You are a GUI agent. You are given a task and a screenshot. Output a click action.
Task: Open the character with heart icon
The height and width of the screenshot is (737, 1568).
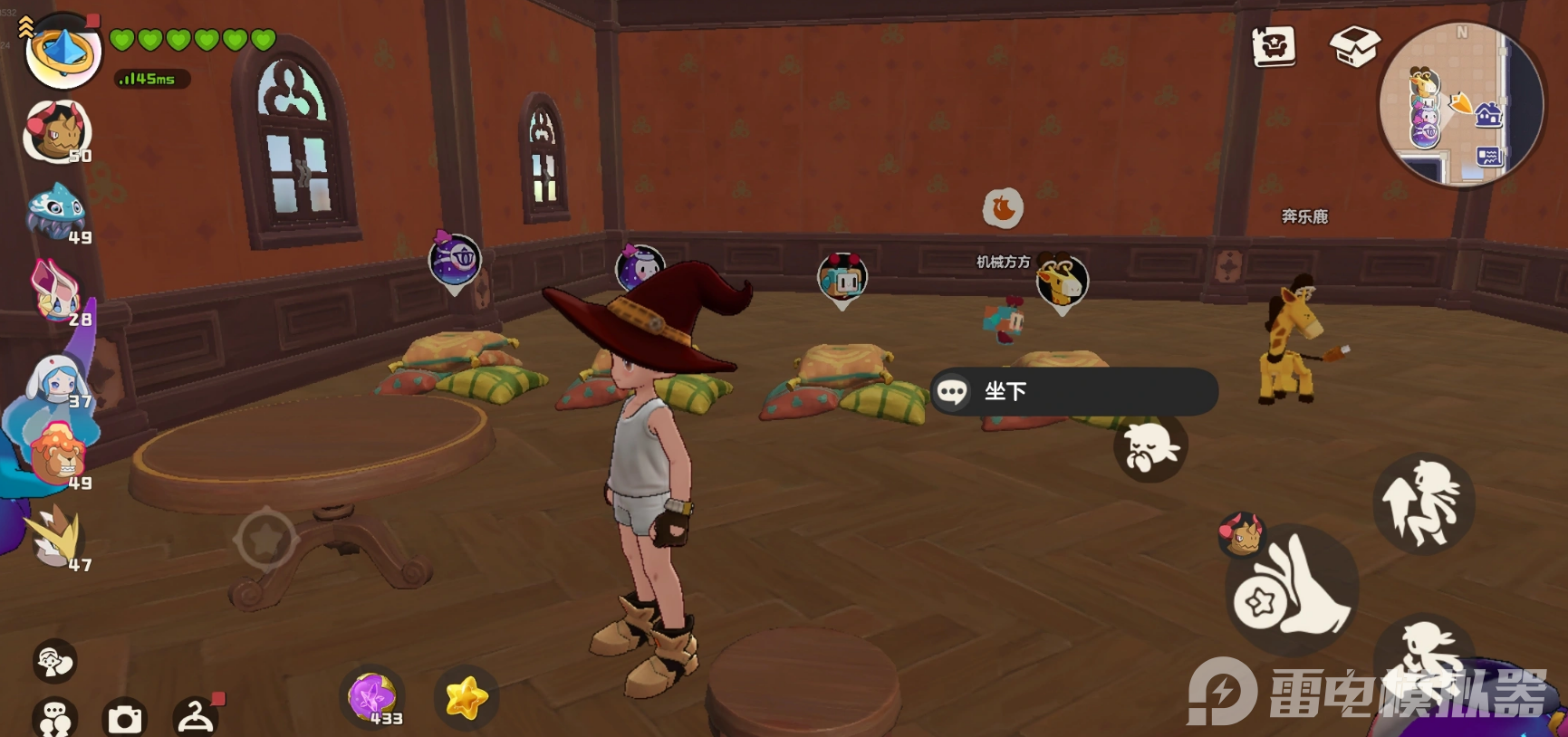[x=54, y=661]
